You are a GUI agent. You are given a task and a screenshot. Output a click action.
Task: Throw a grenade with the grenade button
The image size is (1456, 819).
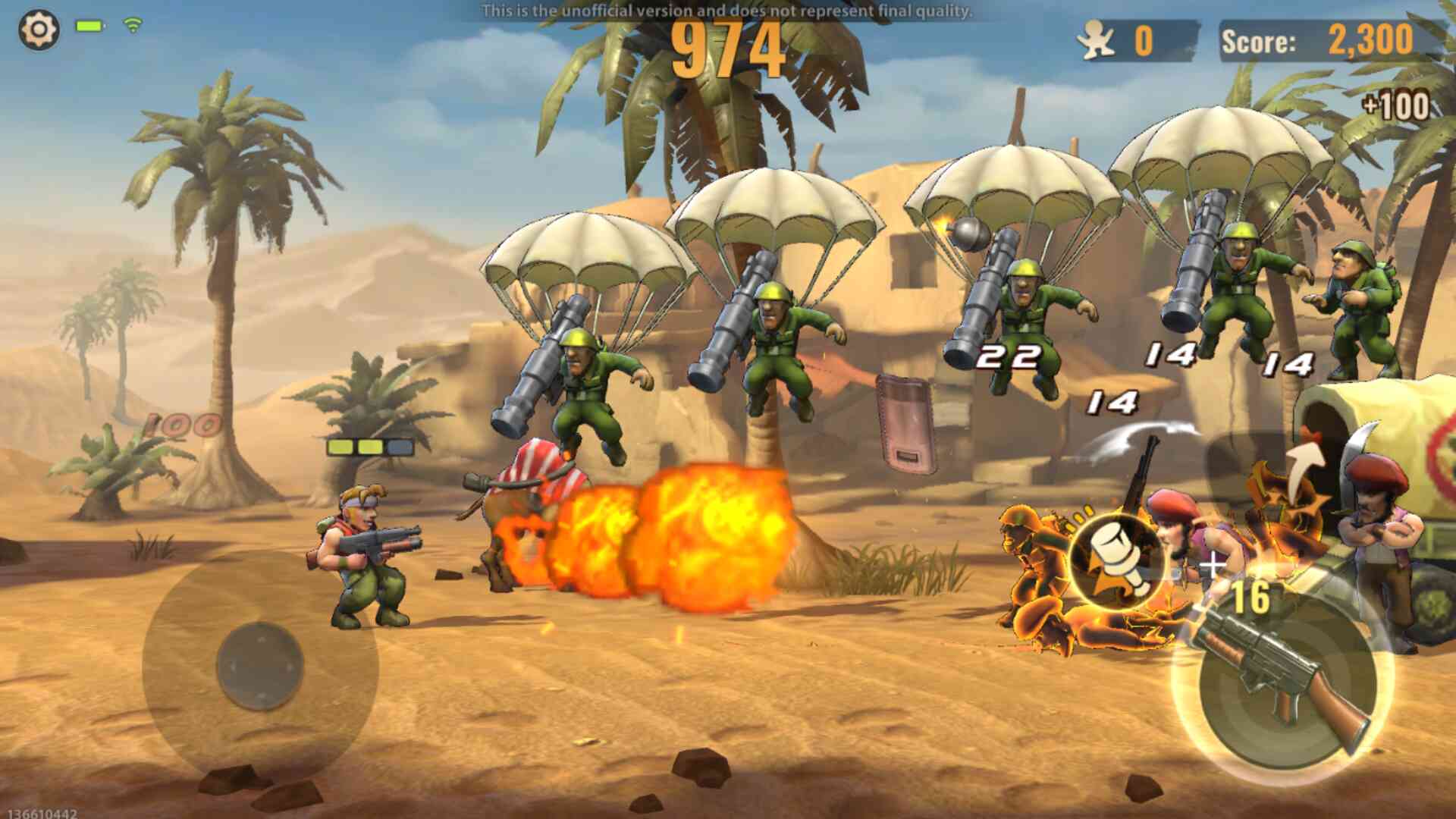[1116, 560]
